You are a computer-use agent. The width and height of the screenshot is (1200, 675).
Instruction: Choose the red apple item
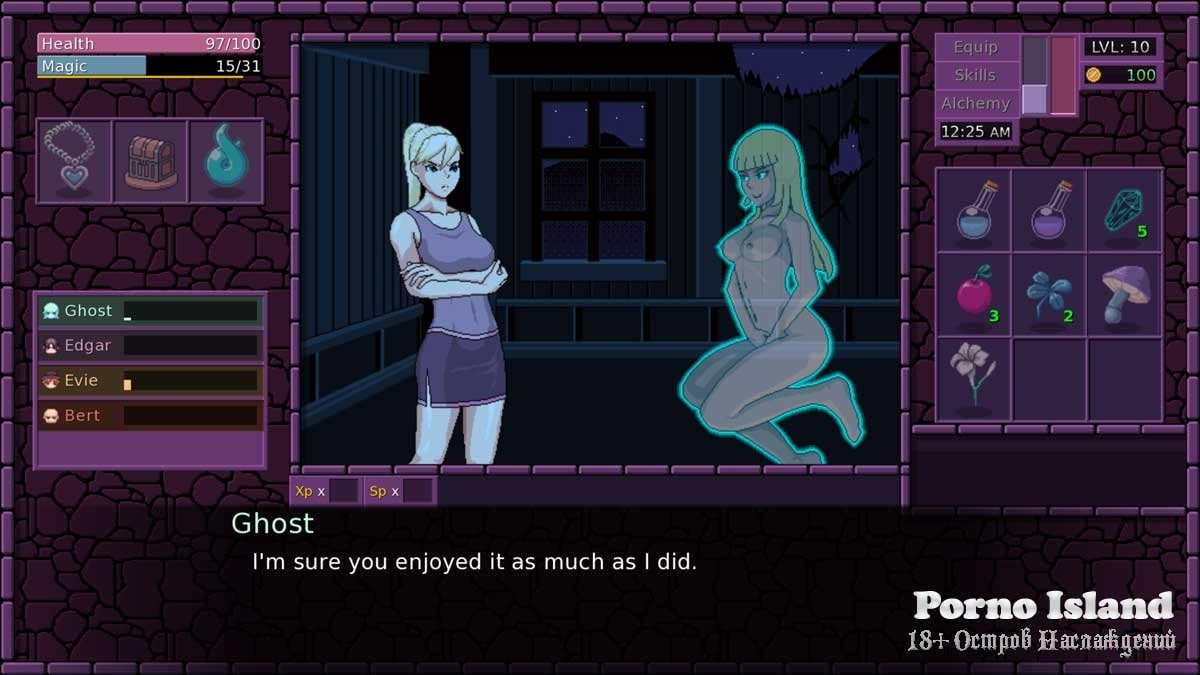point(973,295)
